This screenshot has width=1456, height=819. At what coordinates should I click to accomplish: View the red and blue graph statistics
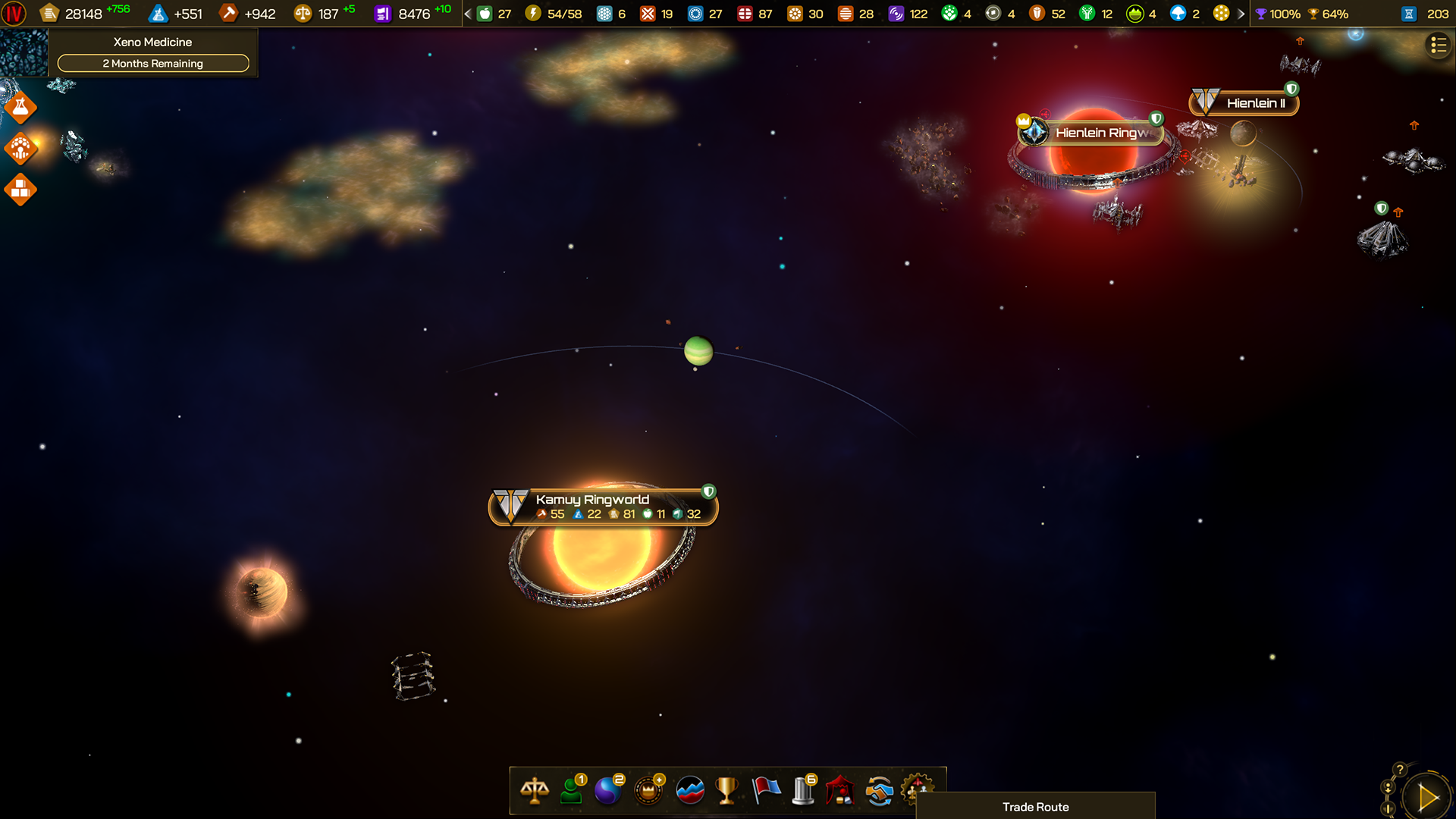pos(689,791)
